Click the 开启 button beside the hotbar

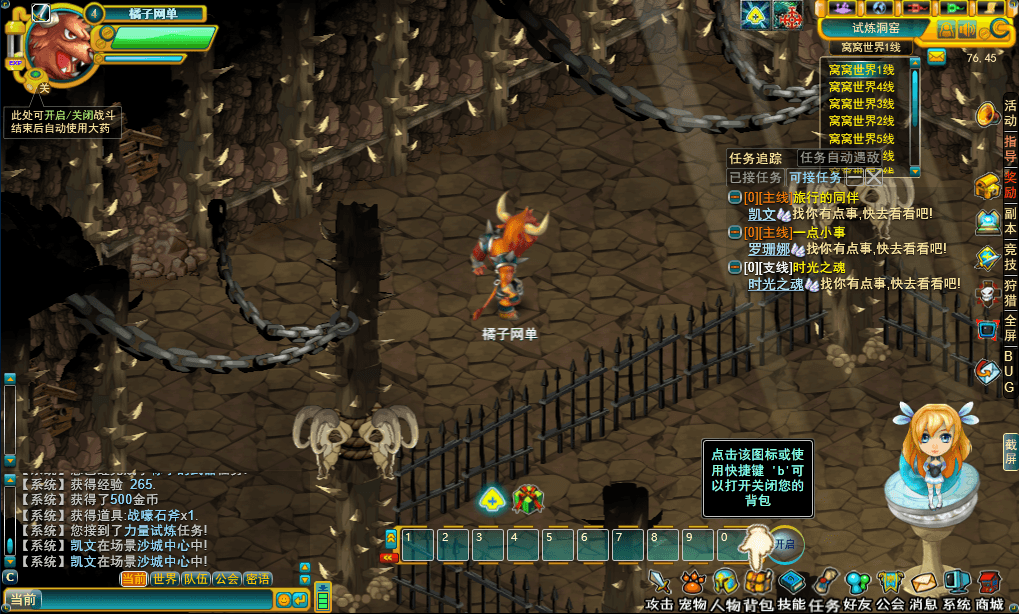pos(784,544)
